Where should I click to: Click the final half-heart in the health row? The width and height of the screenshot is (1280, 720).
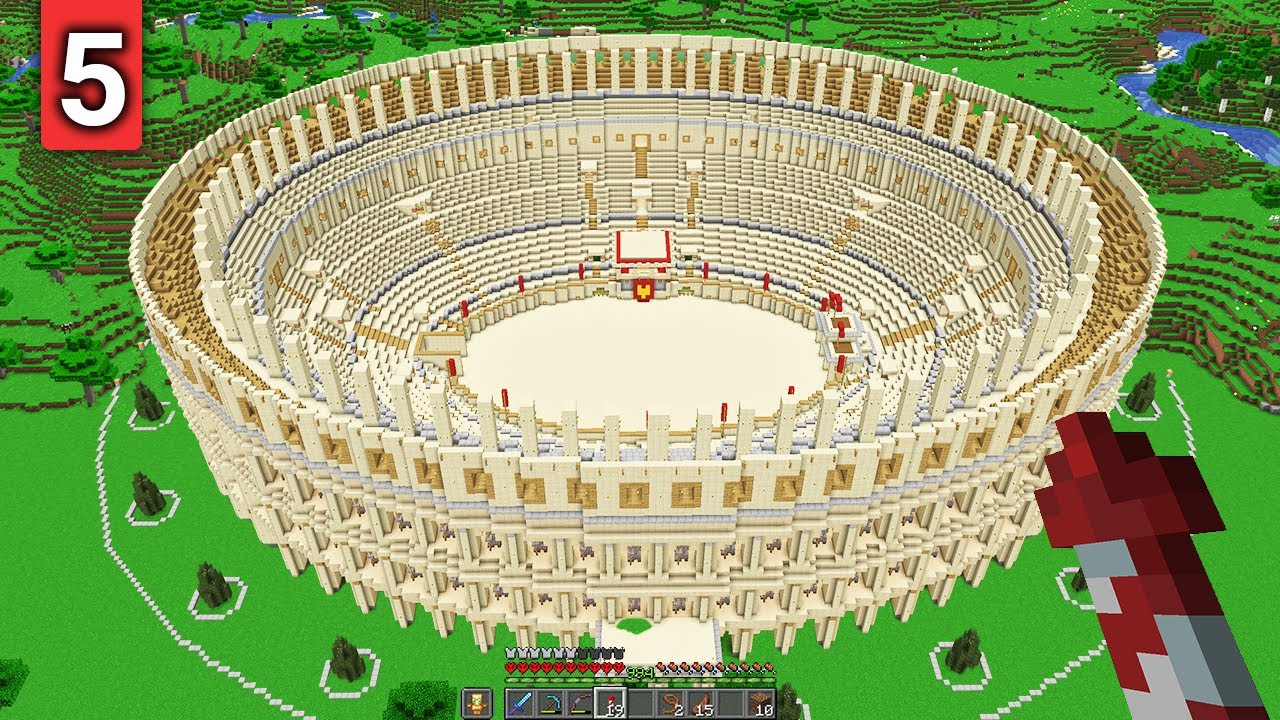click(618, 666)
